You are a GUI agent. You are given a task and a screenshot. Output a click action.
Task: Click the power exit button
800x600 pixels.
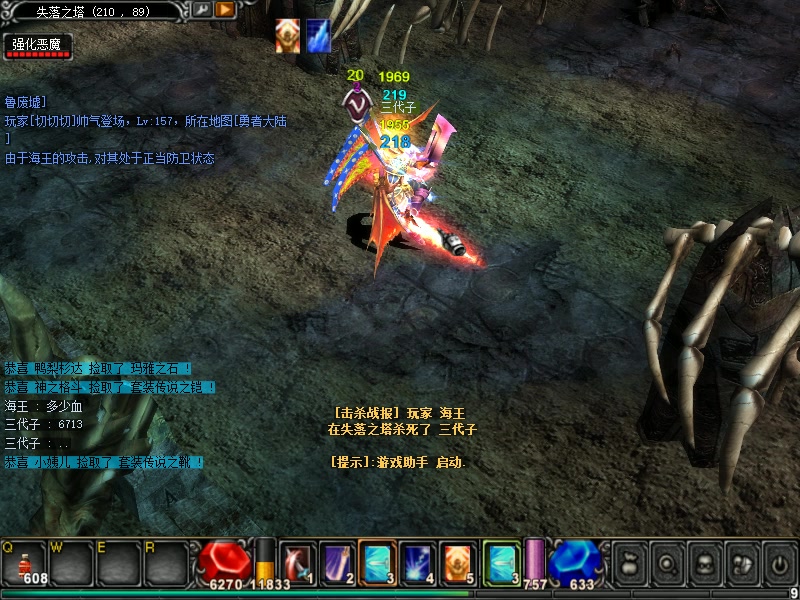tap(779, 563)
